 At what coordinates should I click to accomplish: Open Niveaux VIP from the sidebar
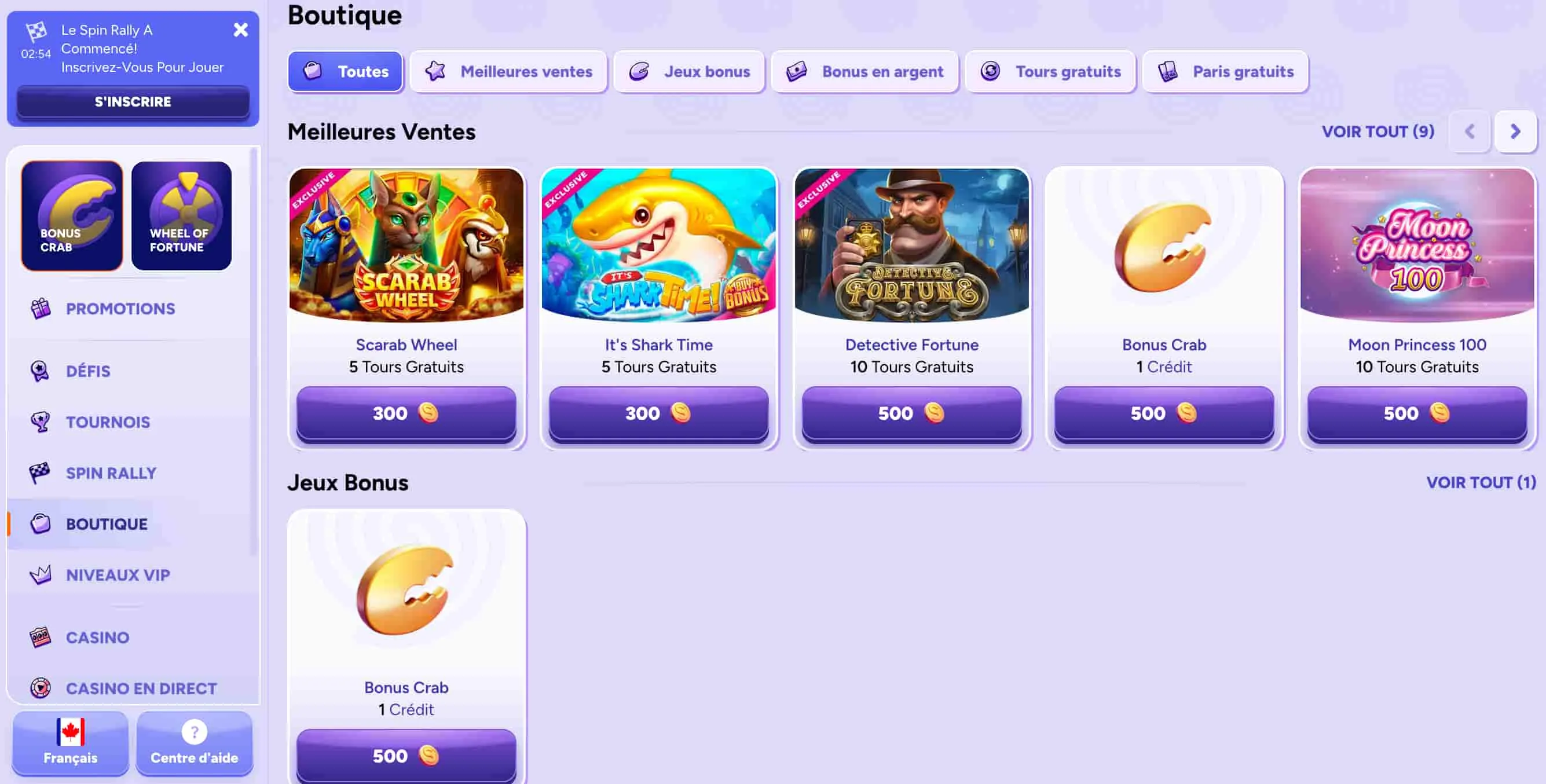pos(117,574)
